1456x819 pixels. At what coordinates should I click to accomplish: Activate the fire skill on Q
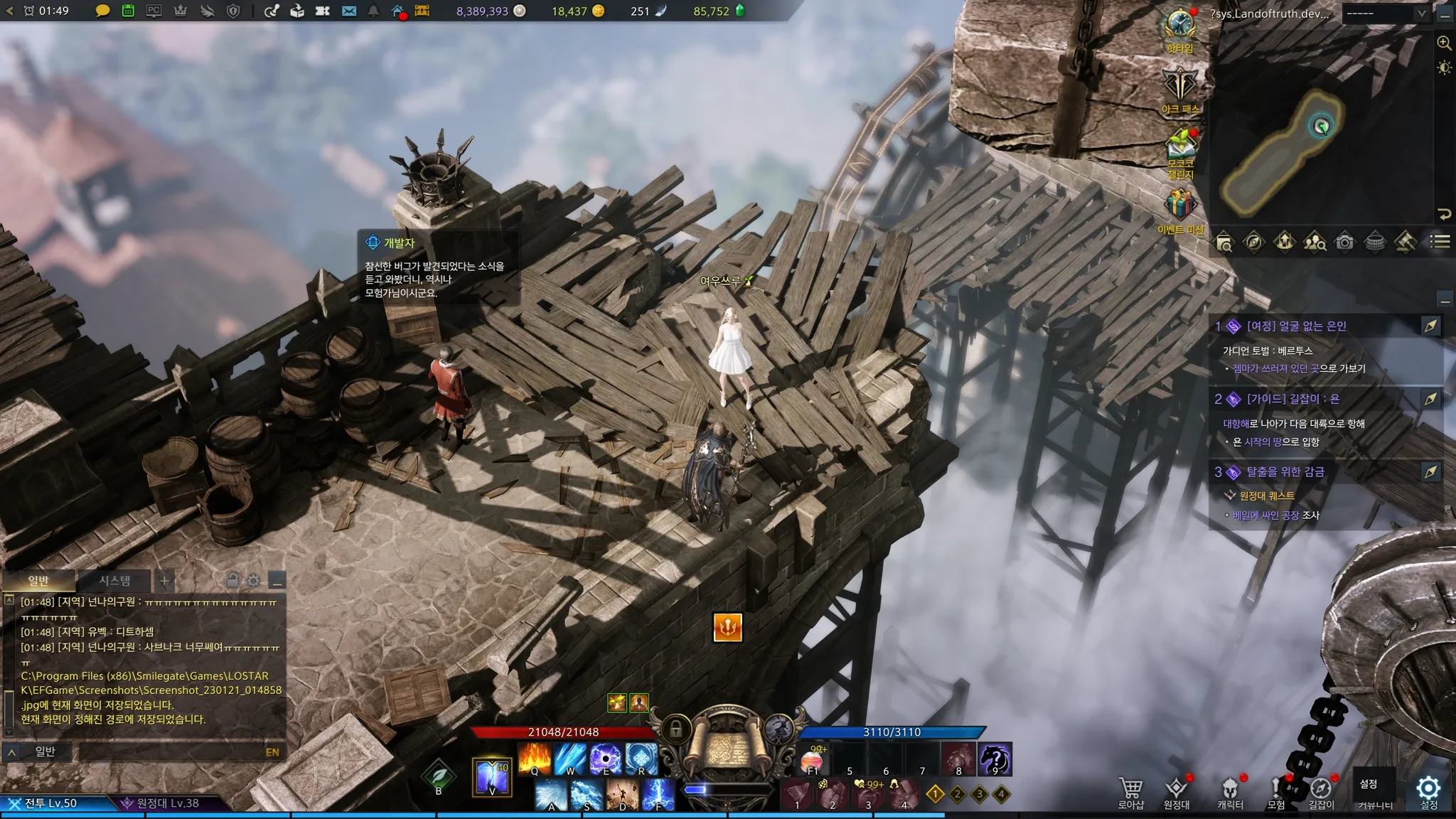(x=535, y=759)
